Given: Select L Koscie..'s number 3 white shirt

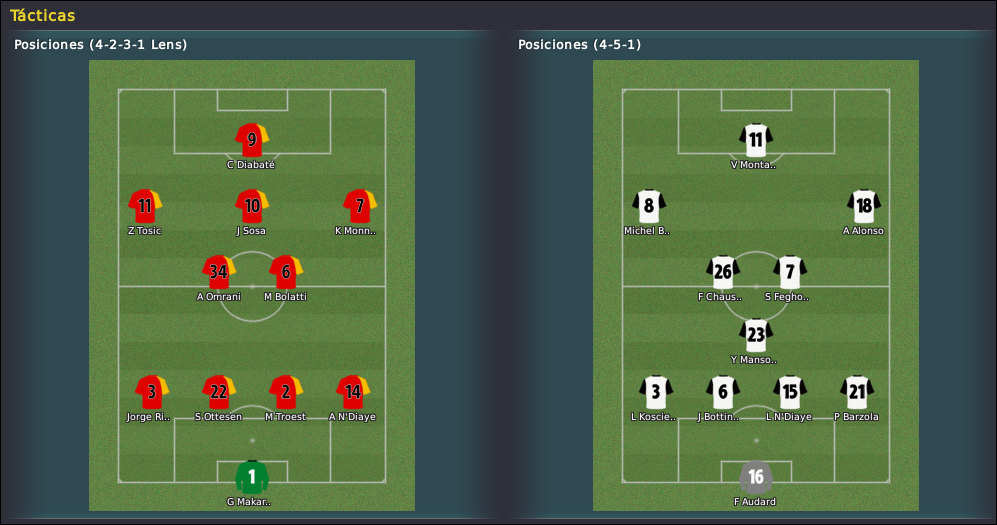Looking at the screenshot, I should click(656, 392).
